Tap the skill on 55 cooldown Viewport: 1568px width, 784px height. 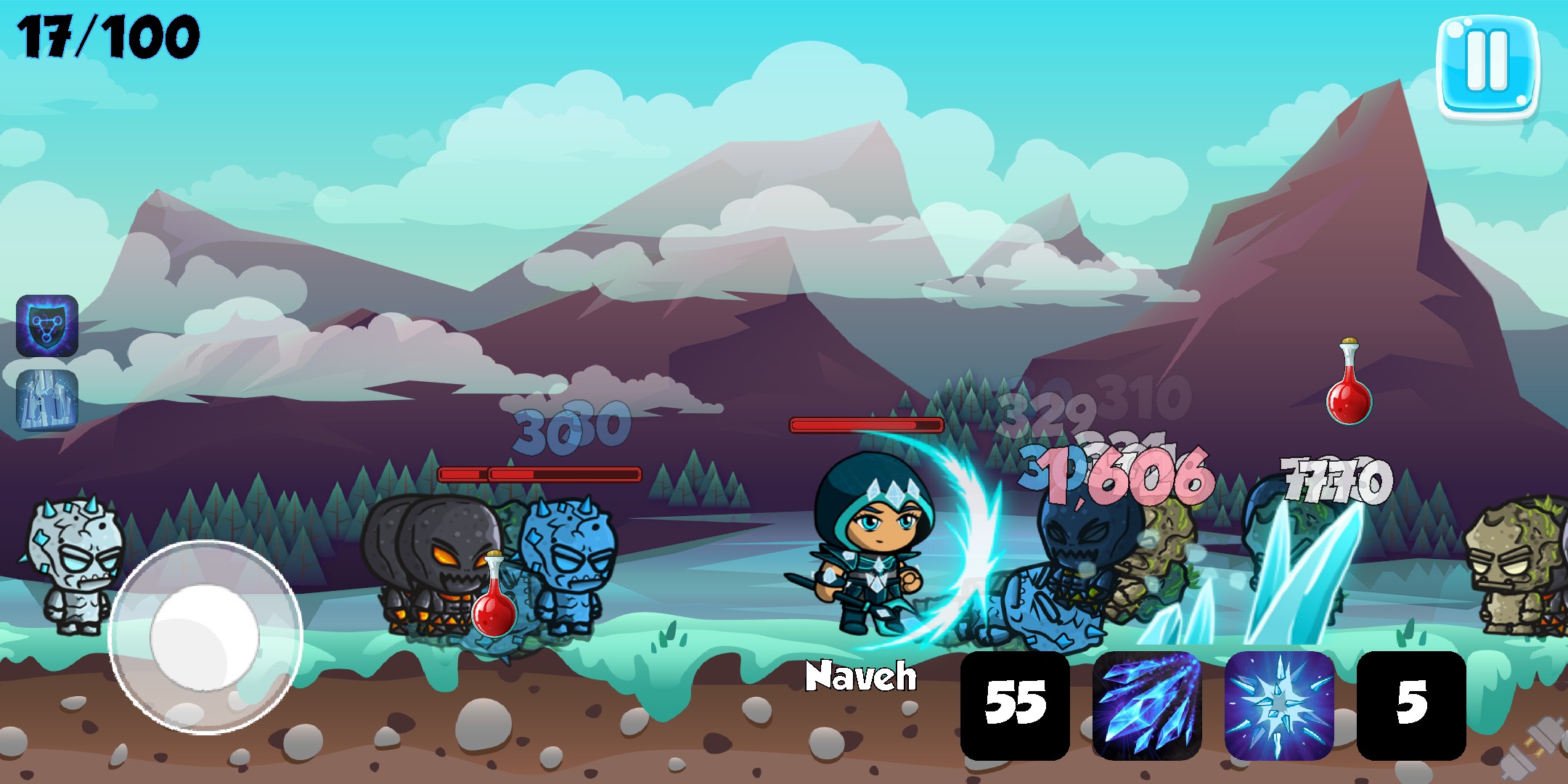click(x=1015, y=706)
